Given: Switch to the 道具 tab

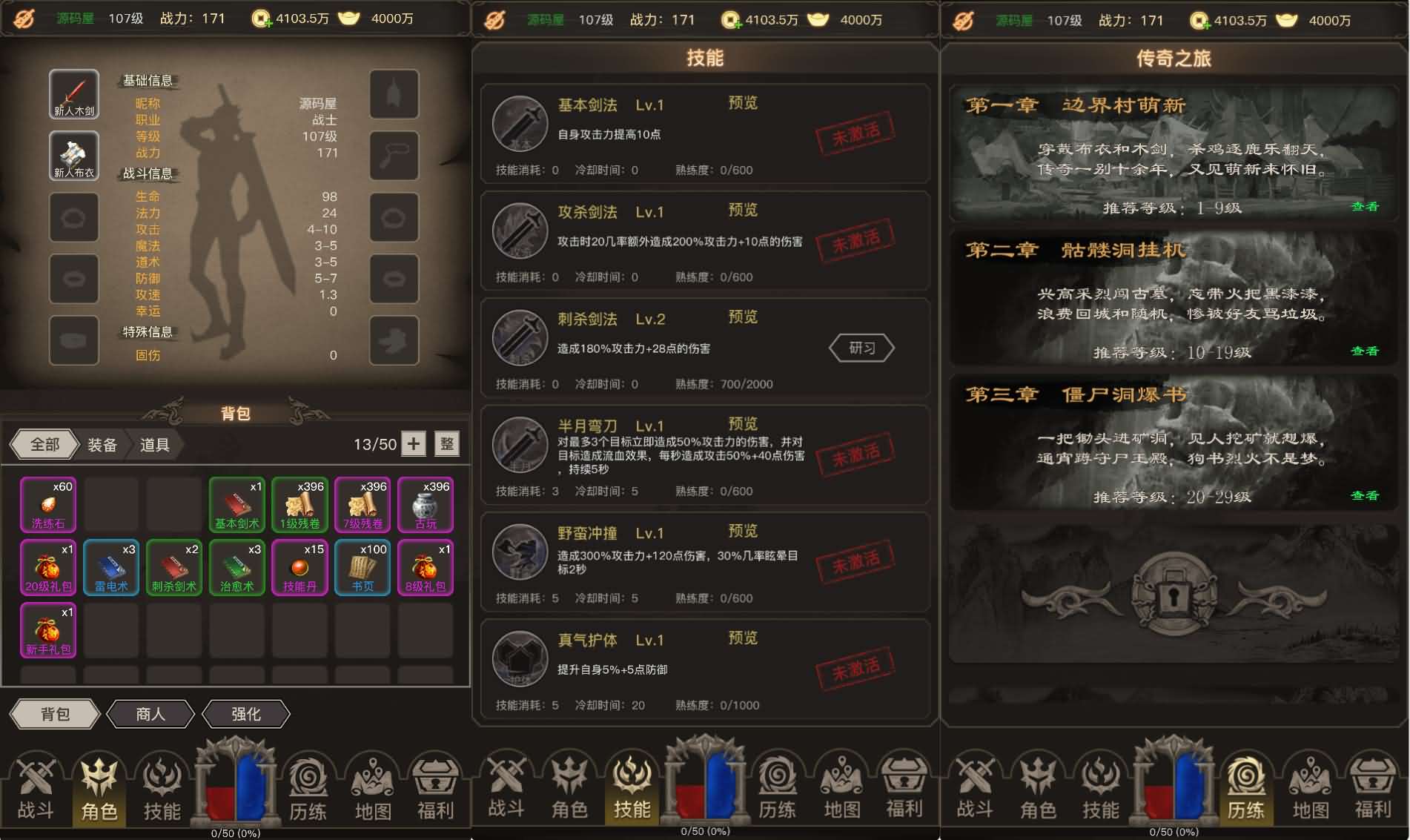Looking at the screenshot, I should tap(153, 444).
